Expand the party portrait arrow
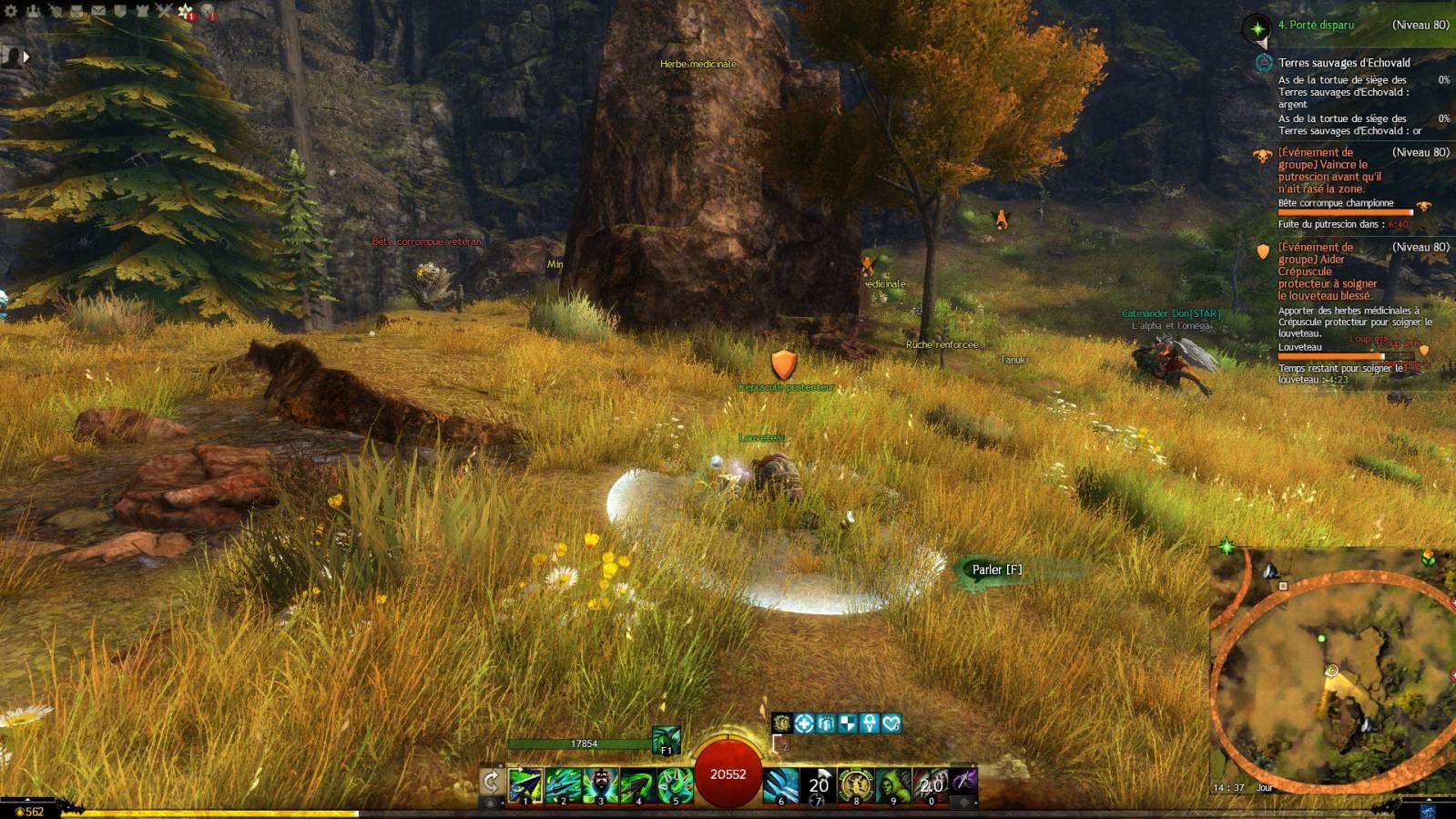This screenshot has width=1456, height=819. [26, 56]
